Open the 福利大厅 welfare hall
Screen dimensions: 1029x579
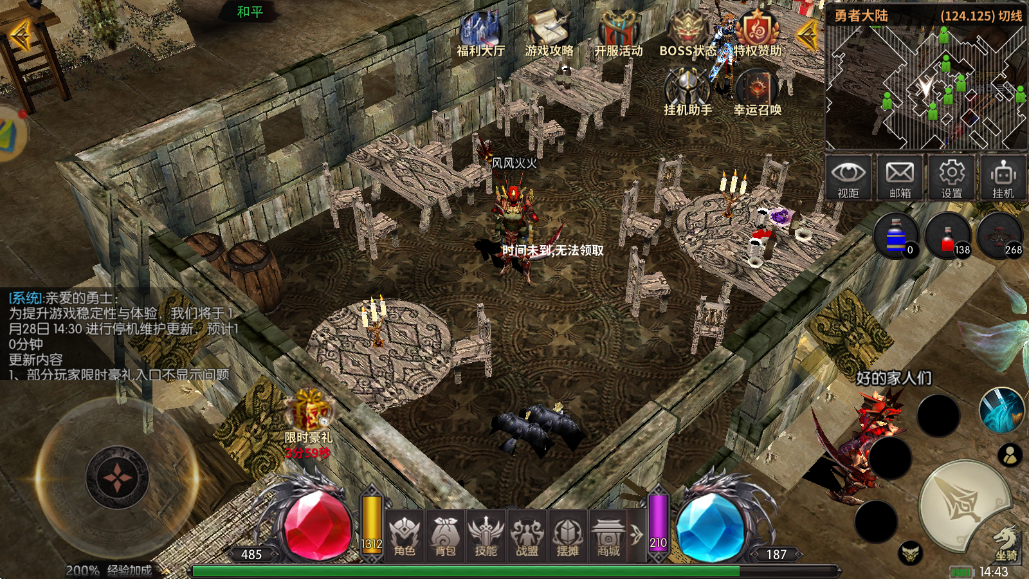click(x=481, y=32)
